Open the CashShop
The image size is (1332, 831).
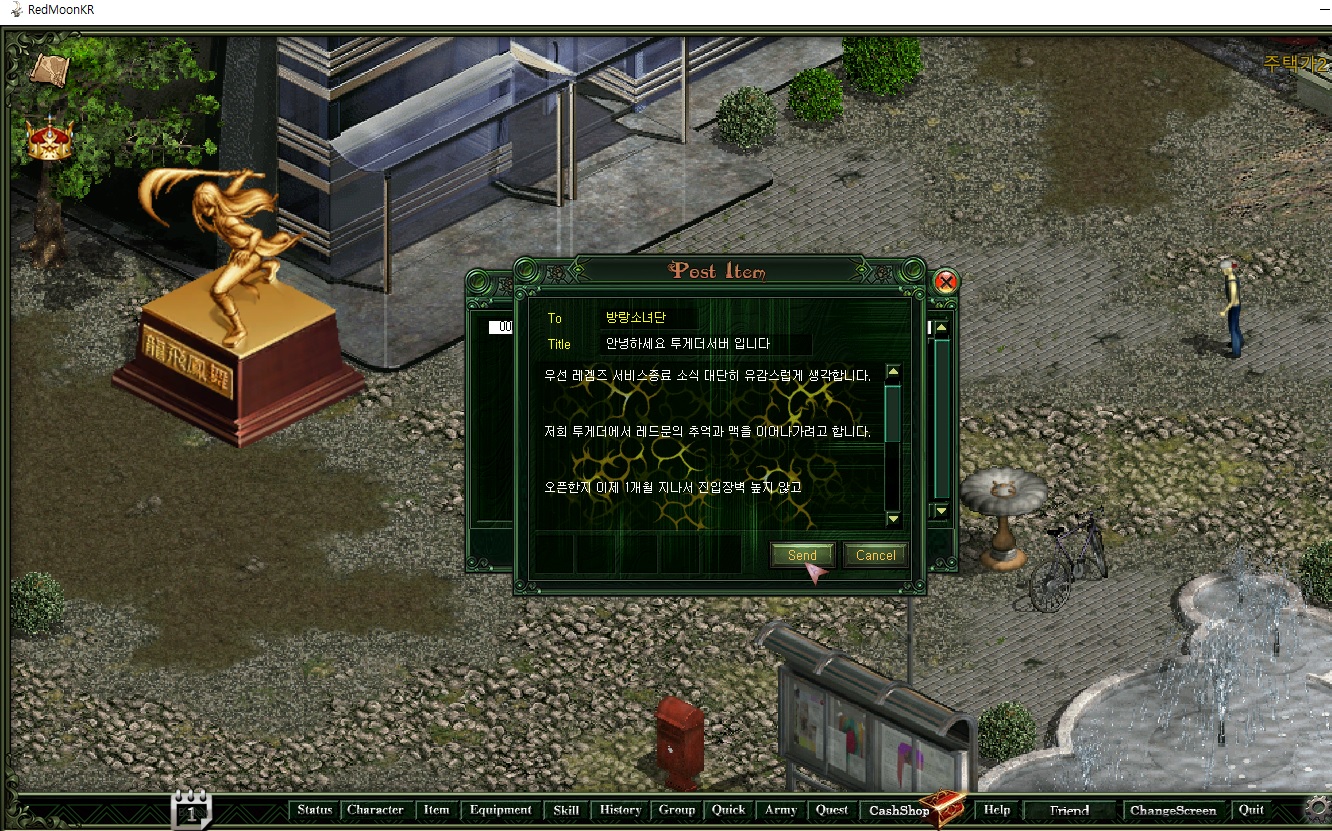point(900,810)
